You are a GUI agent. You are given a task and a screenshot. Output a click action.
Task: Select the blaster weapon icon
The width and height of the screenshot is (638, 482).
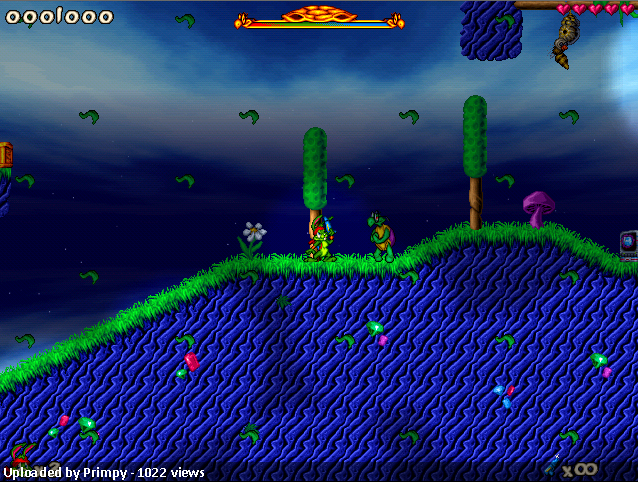tap(553, 465)
